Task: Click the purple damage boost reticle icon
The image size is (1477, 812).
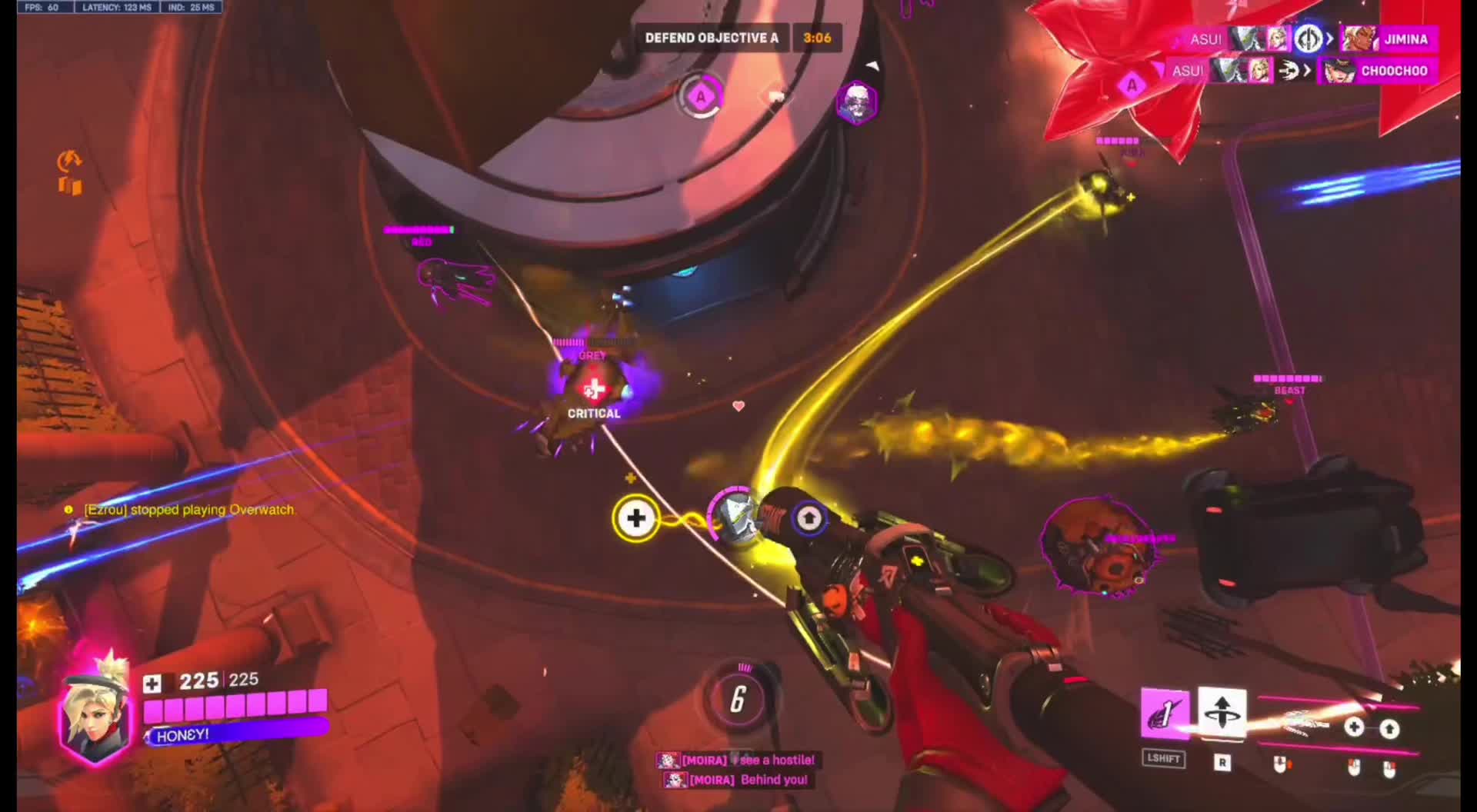Action: tap(808, 518)
